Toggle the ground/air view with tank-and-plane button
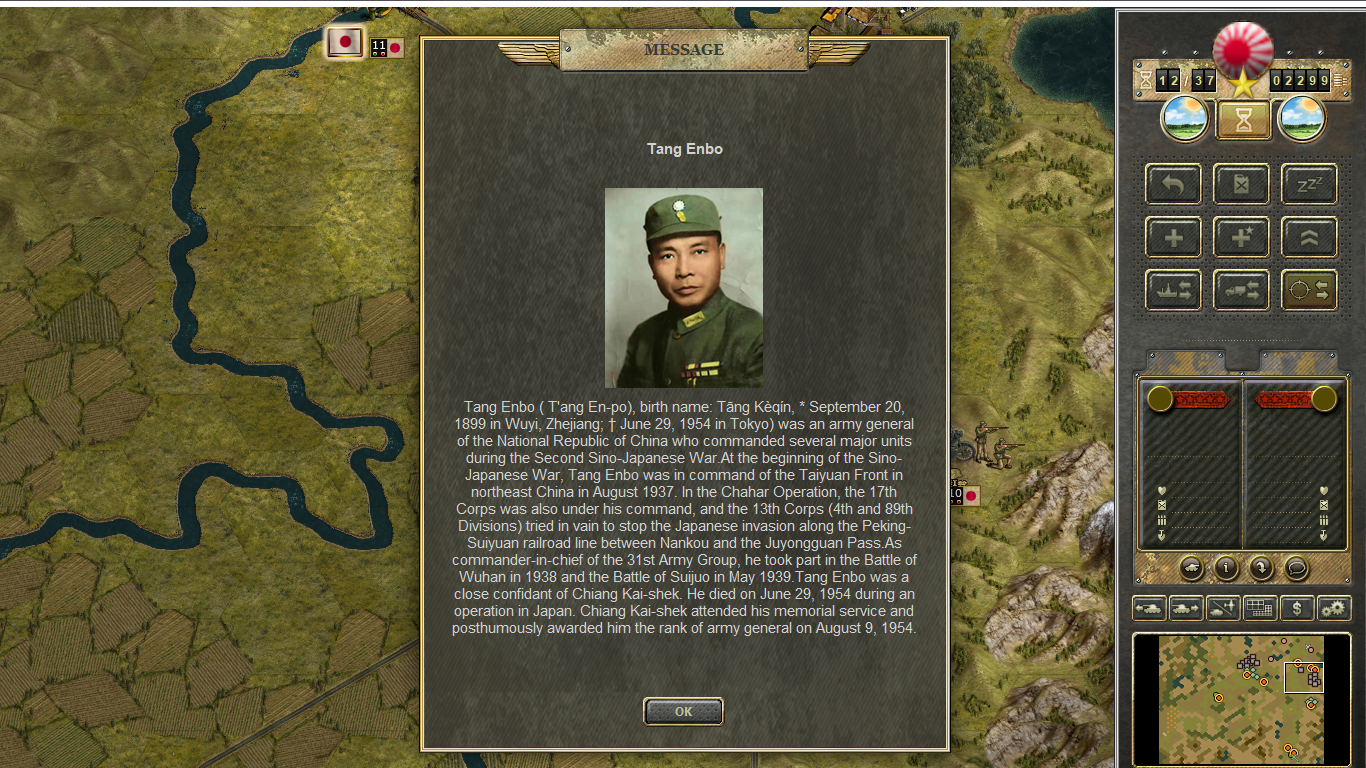This screenshot has width=1366, height=768. (x=1223, y=608)
